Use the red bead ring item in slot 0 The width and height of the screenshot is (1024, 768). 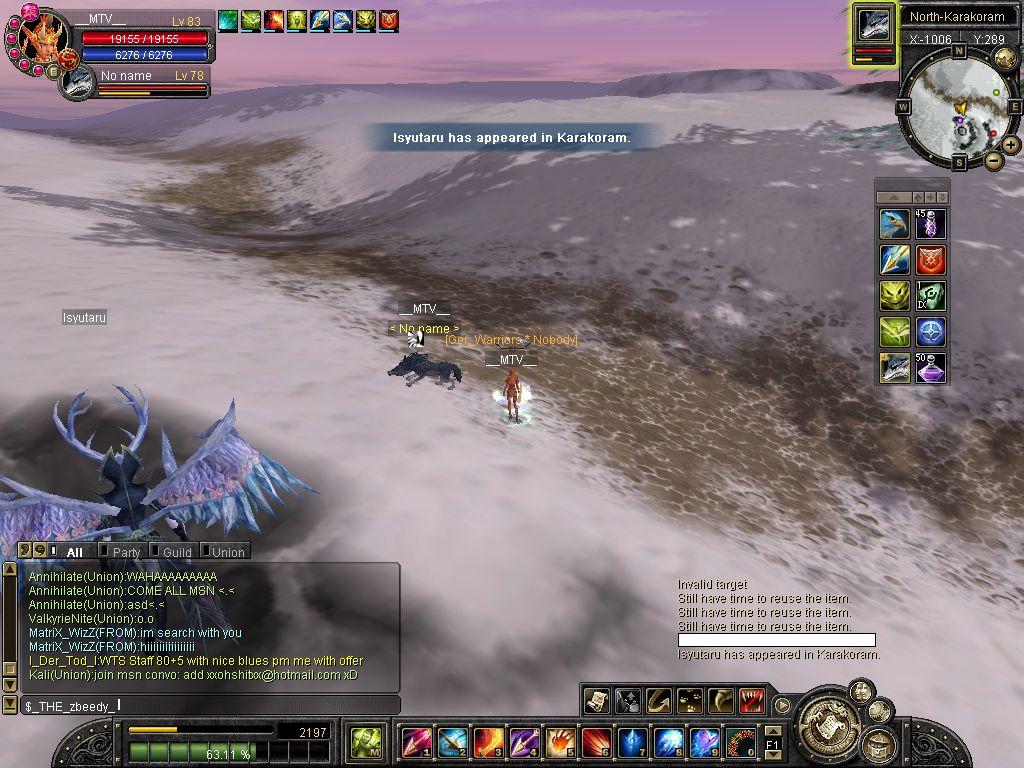point(740,743)
